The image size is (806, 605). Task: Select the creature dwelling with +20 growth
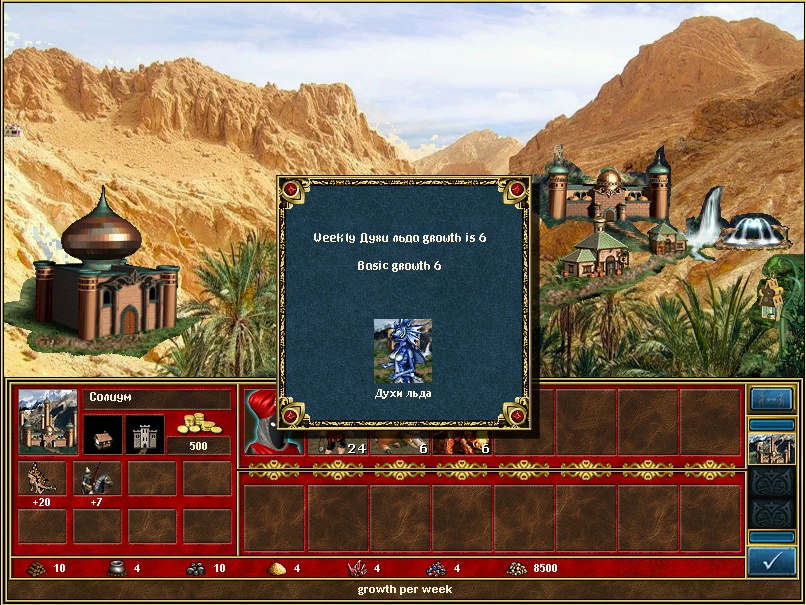42,478
